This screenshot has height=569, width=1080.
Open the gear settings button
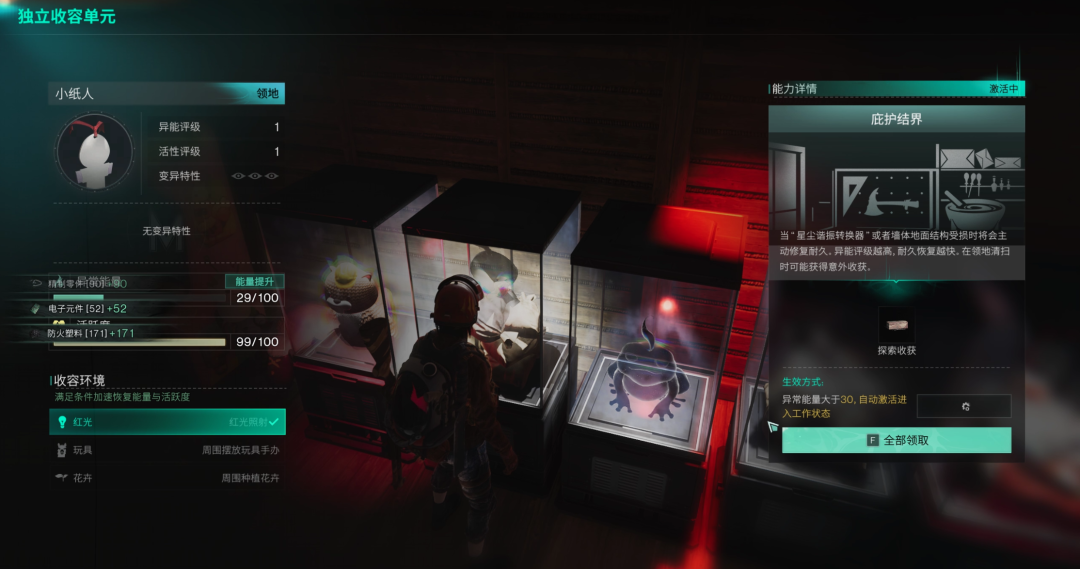964,406
